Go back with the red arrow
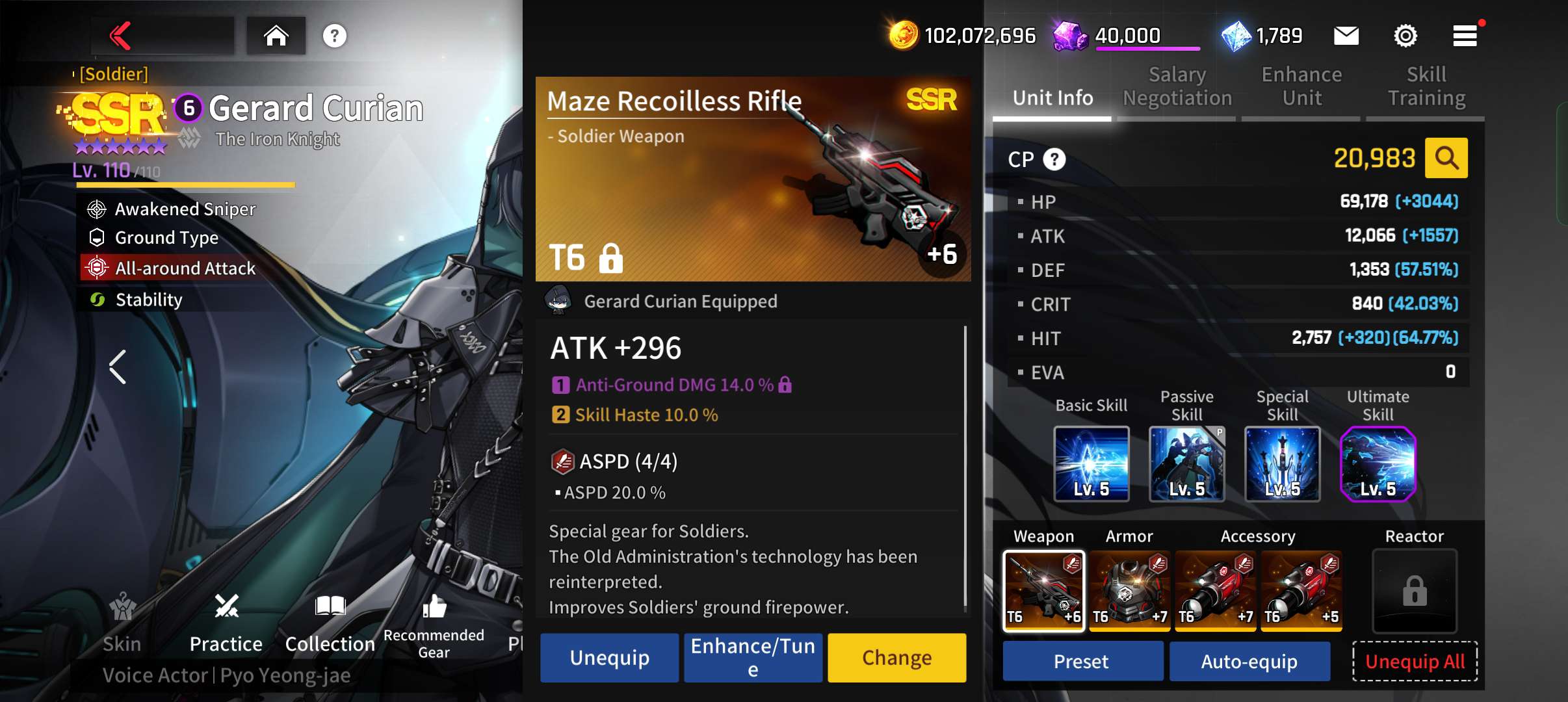The width and height of the screenshot is (1568, 702). pyautogui.click(x=121, y=36)
